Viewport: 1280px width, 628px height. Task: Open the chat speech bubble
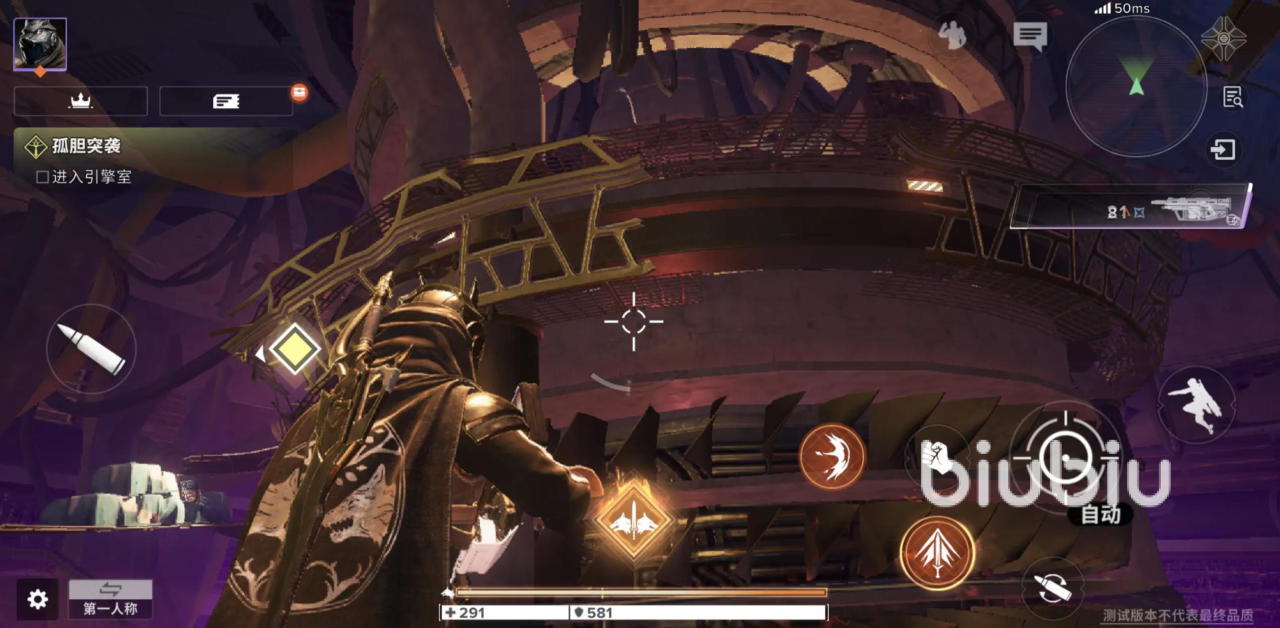[1029, 36]
